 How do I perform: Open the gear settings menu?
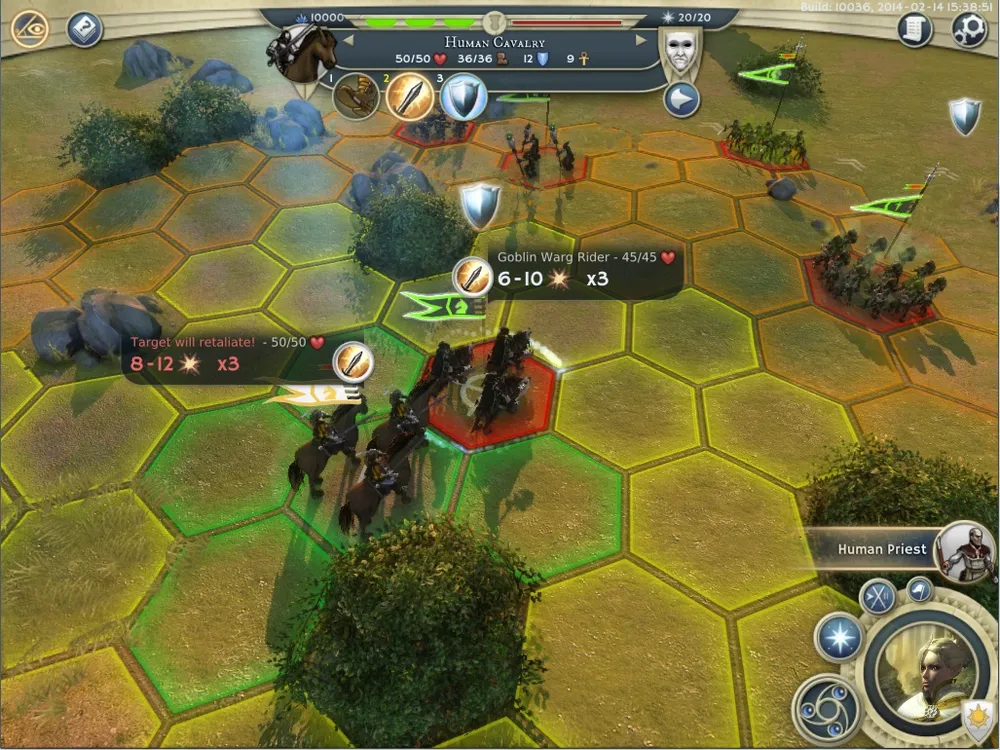click(x=968, y=30)
